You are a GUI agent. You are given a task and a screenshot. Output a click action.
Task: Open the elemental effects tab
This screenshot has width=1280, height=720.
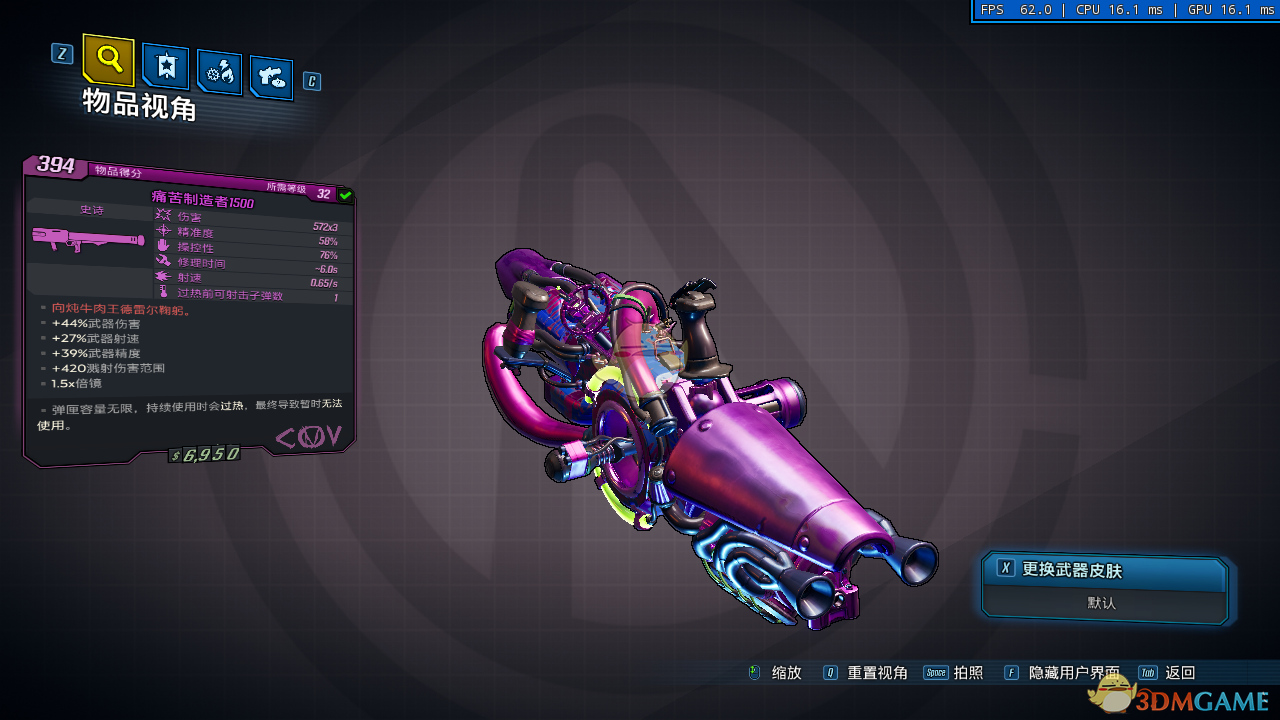(219, 72)
